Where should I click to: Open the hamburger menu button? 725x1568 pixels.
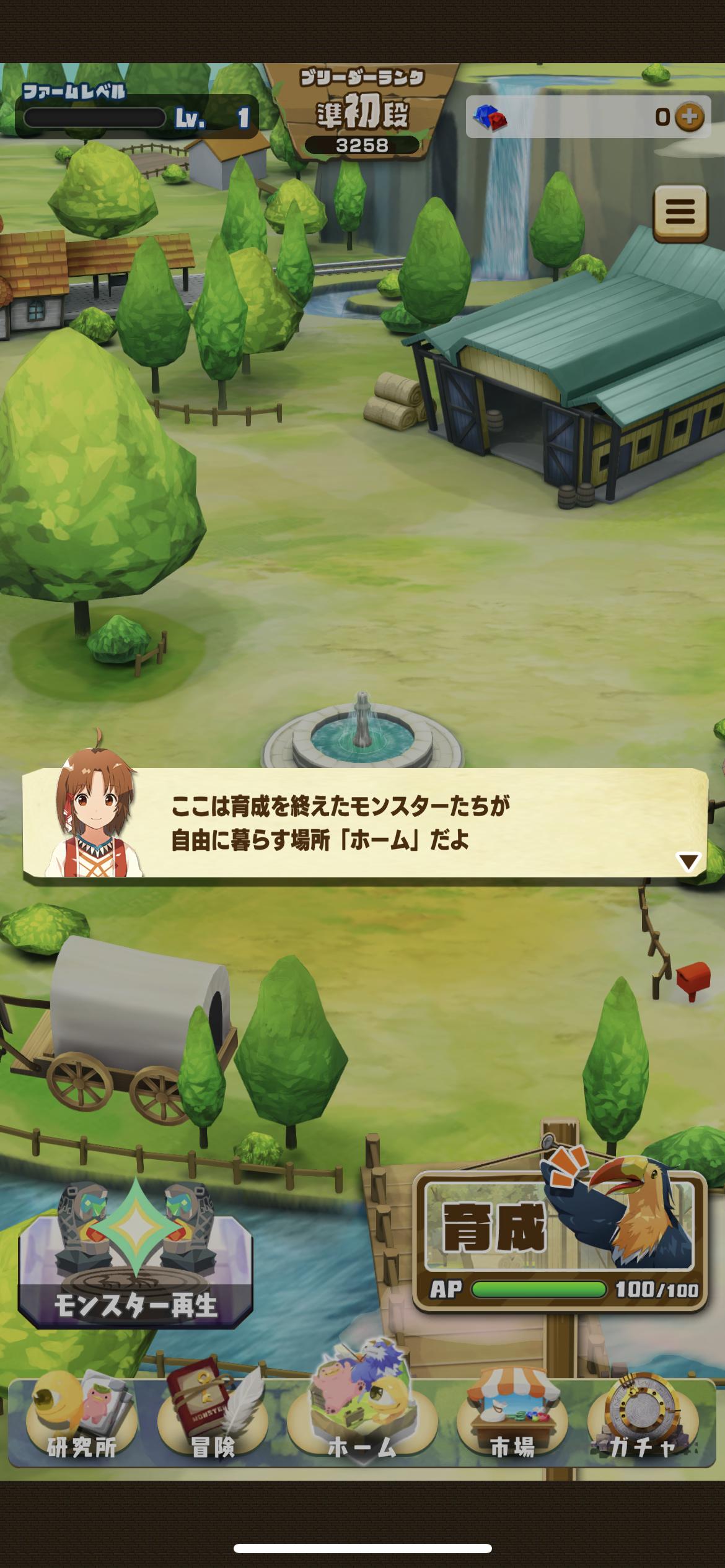coord(680,212)
